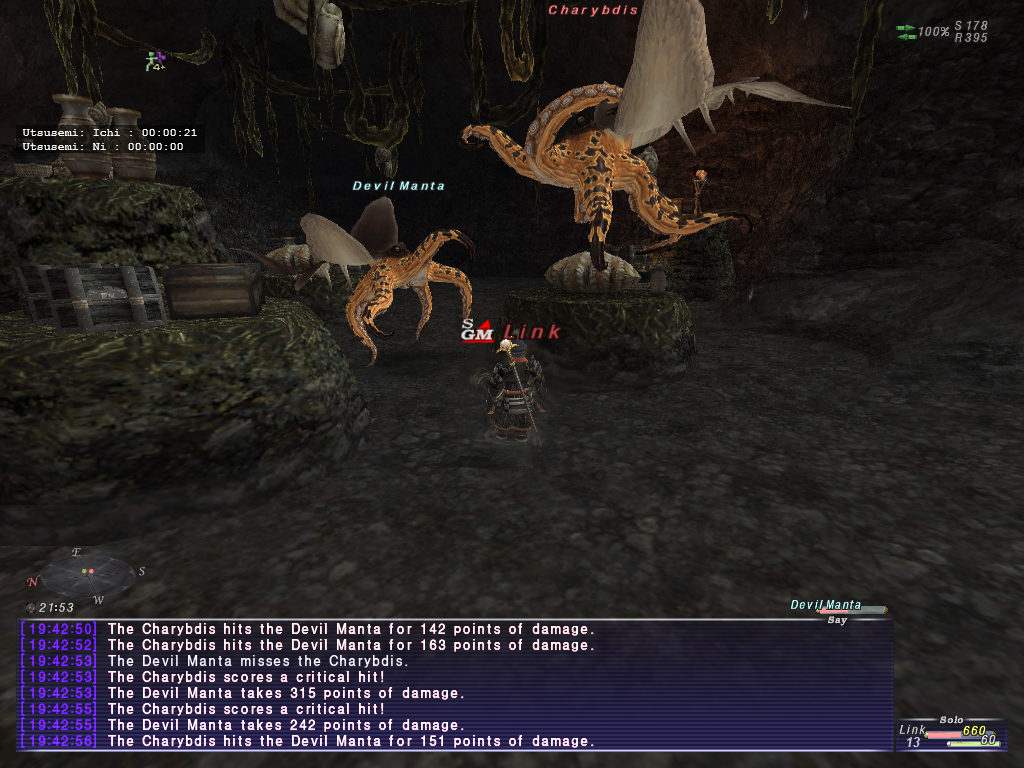This screenshot has width=1024, height=768.
Task: Click the chat log window
Action: 455,685
